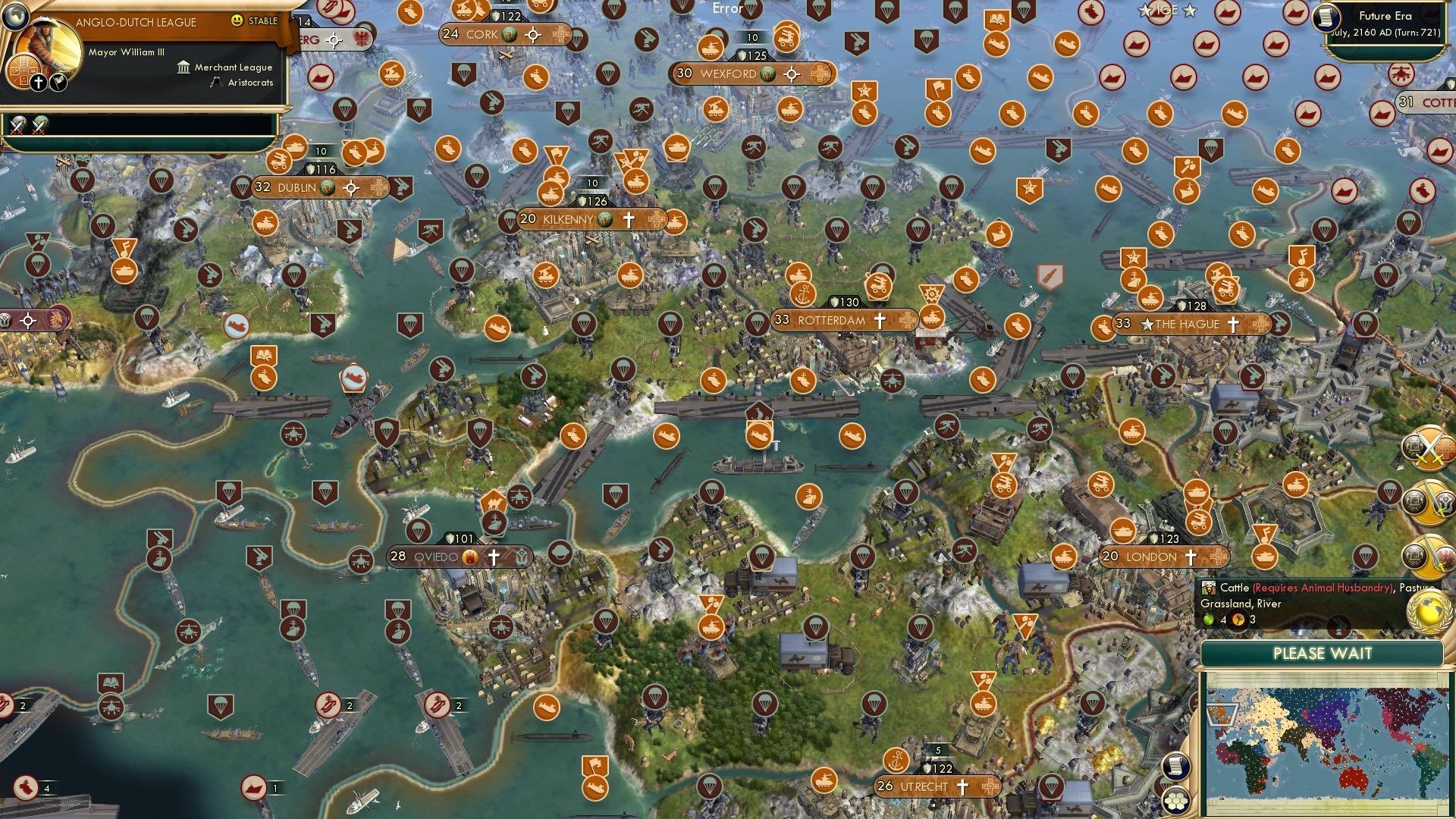Click the globe button in the top-left corner
Image resolution: width=1456 pixels, height=819 pixels.
tap(15, 19)
